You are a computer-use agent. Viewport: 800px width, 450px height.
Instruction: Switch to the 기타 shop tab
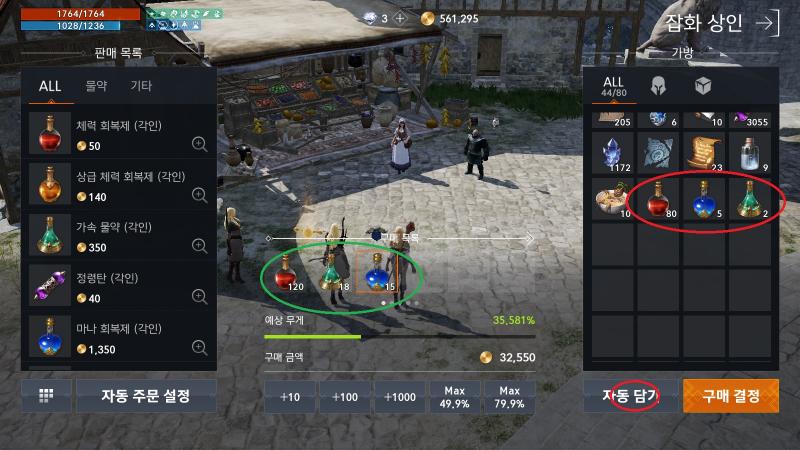coord(141,86)
